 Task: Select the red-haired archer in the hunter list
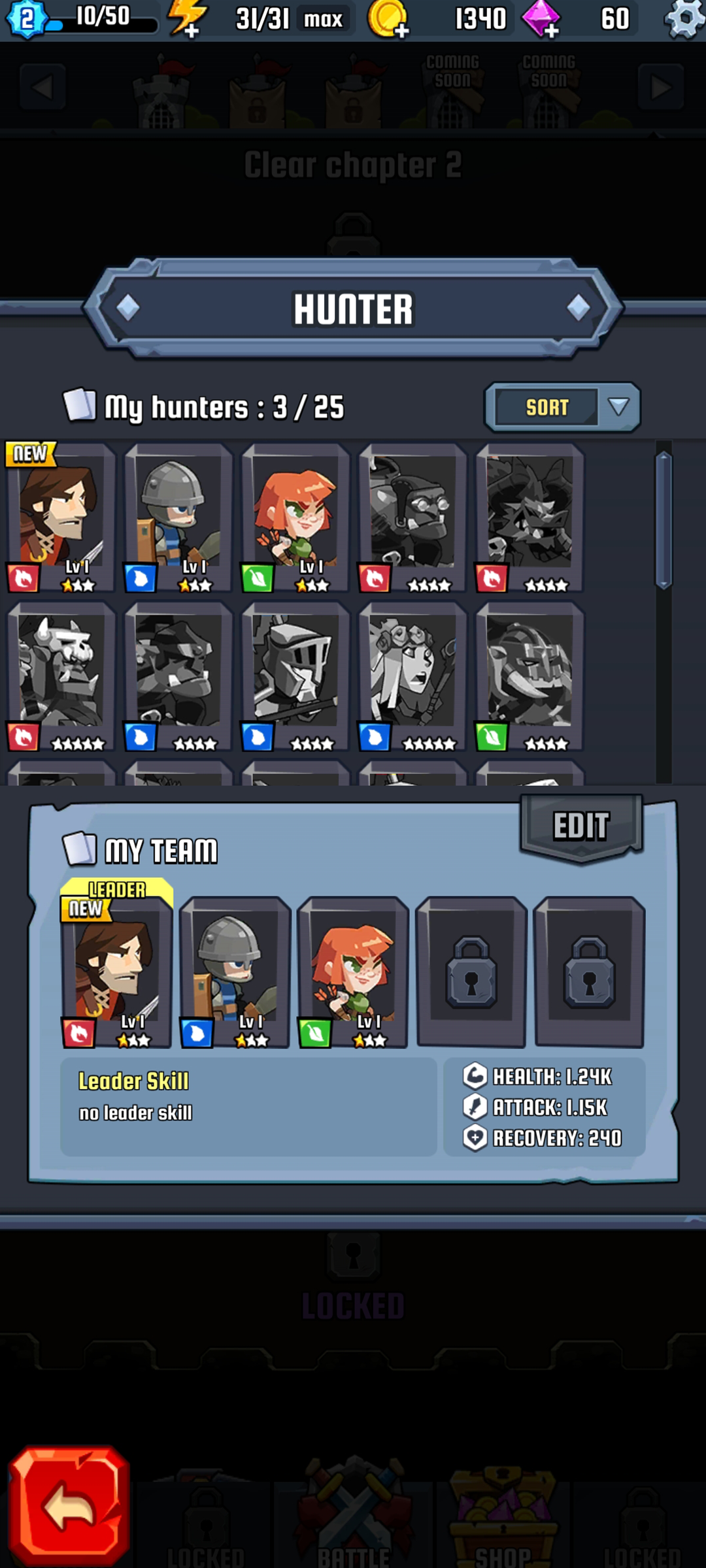click(x=295, y=517)
